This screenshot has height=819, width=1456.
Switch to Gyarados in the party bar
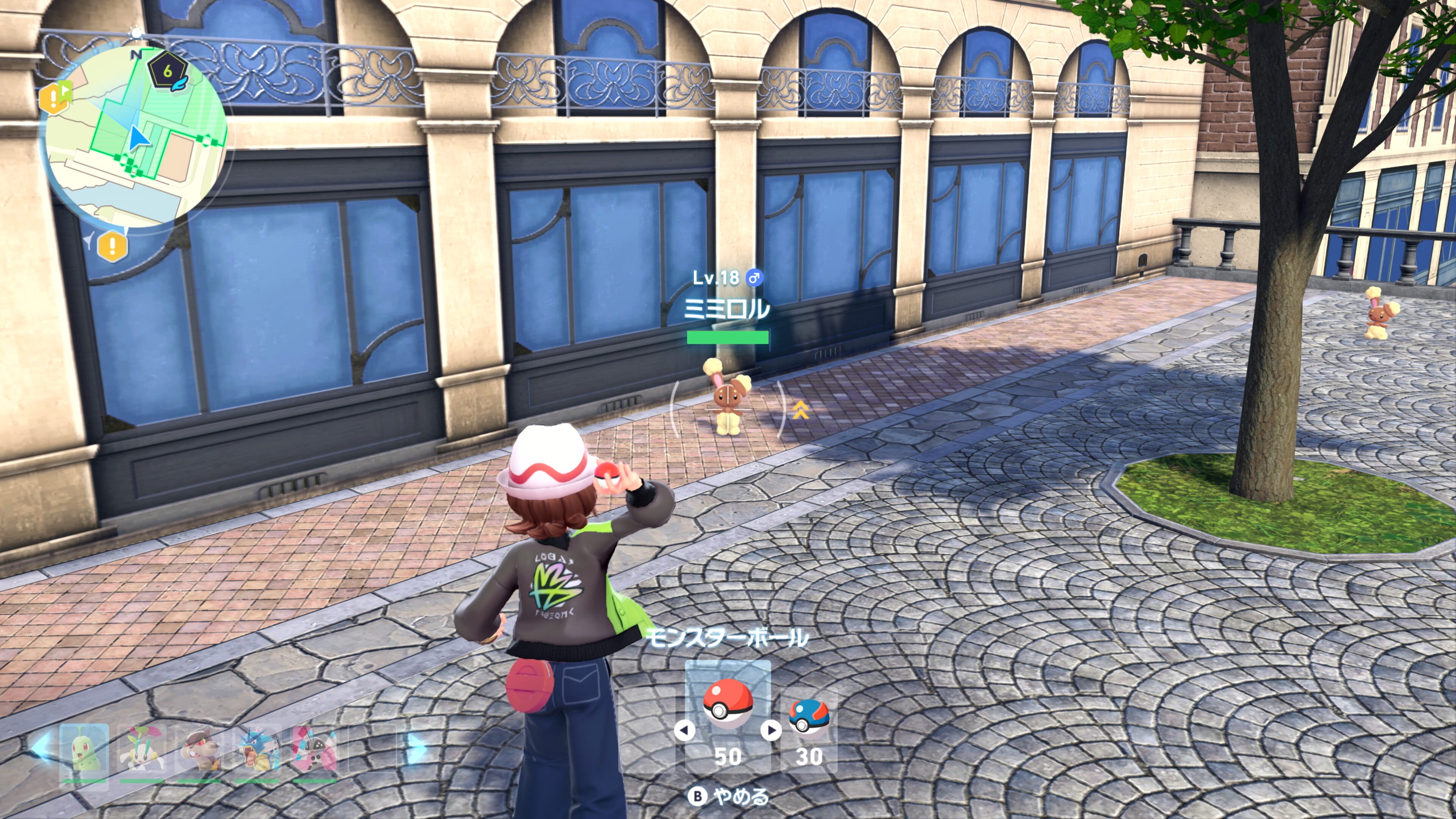coord(257,751)
